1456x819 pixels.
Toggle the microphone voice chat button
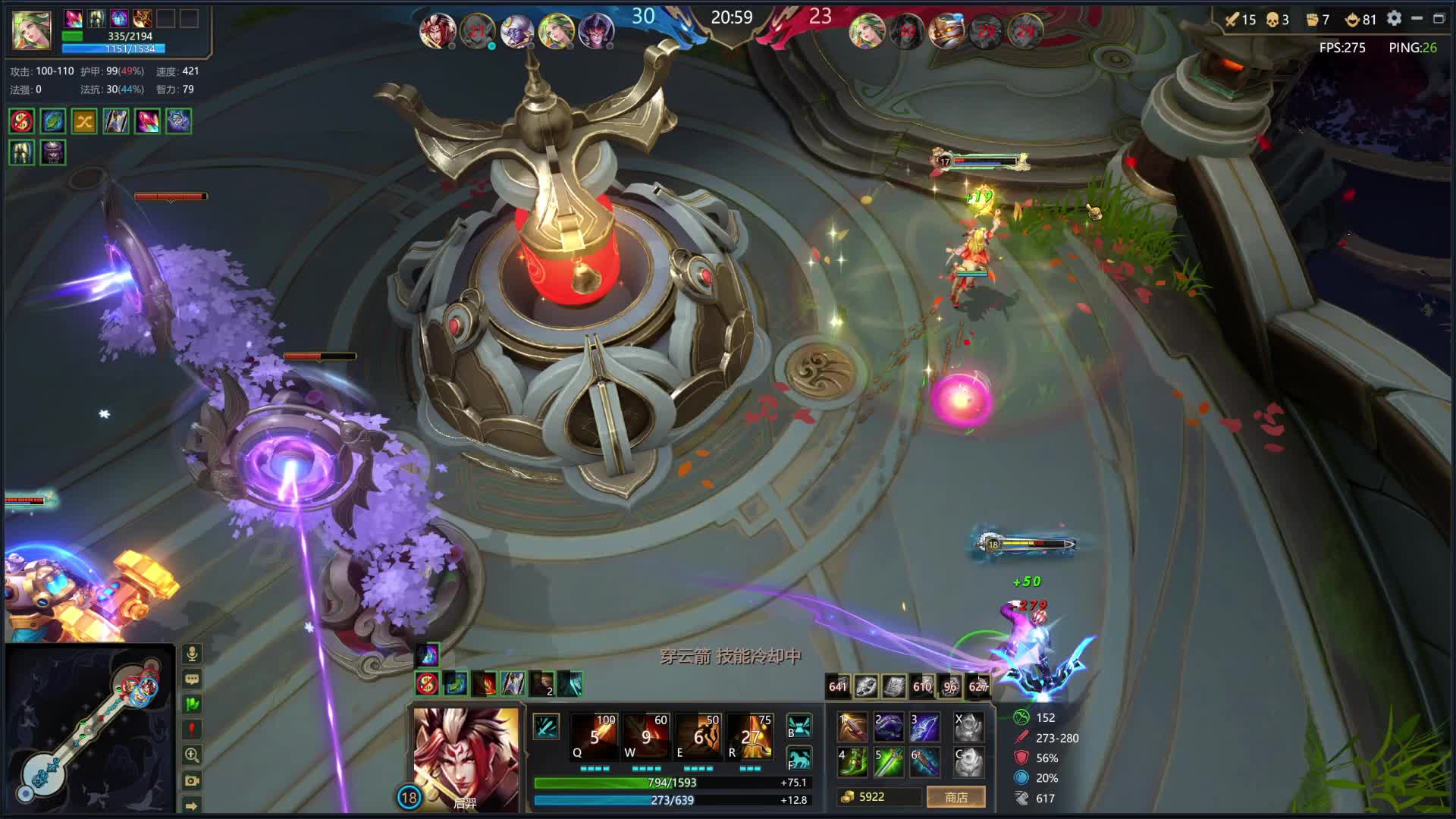click(x=192, y=654)
